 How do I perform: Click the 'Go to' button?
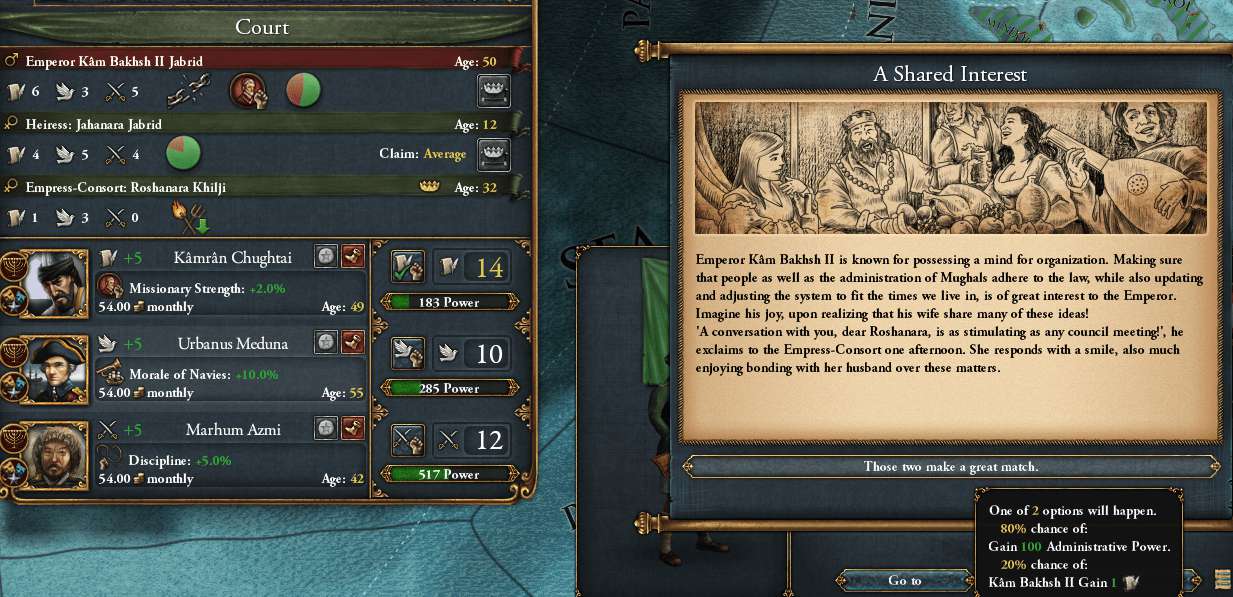tap(904, 580)
